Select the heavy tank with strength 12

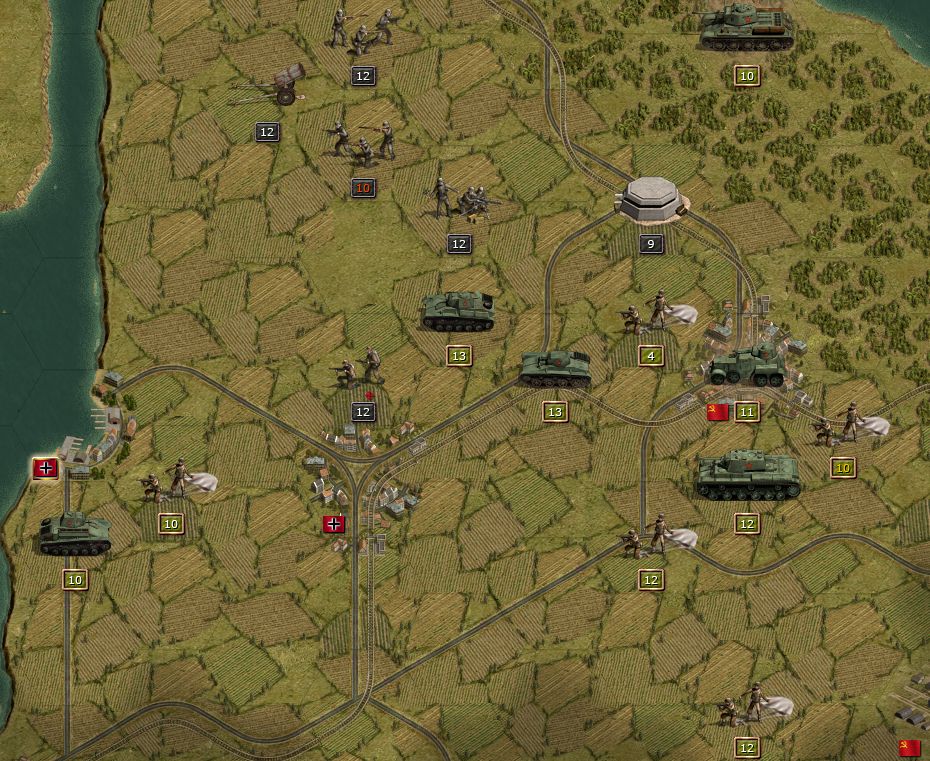tap(747, 476)
